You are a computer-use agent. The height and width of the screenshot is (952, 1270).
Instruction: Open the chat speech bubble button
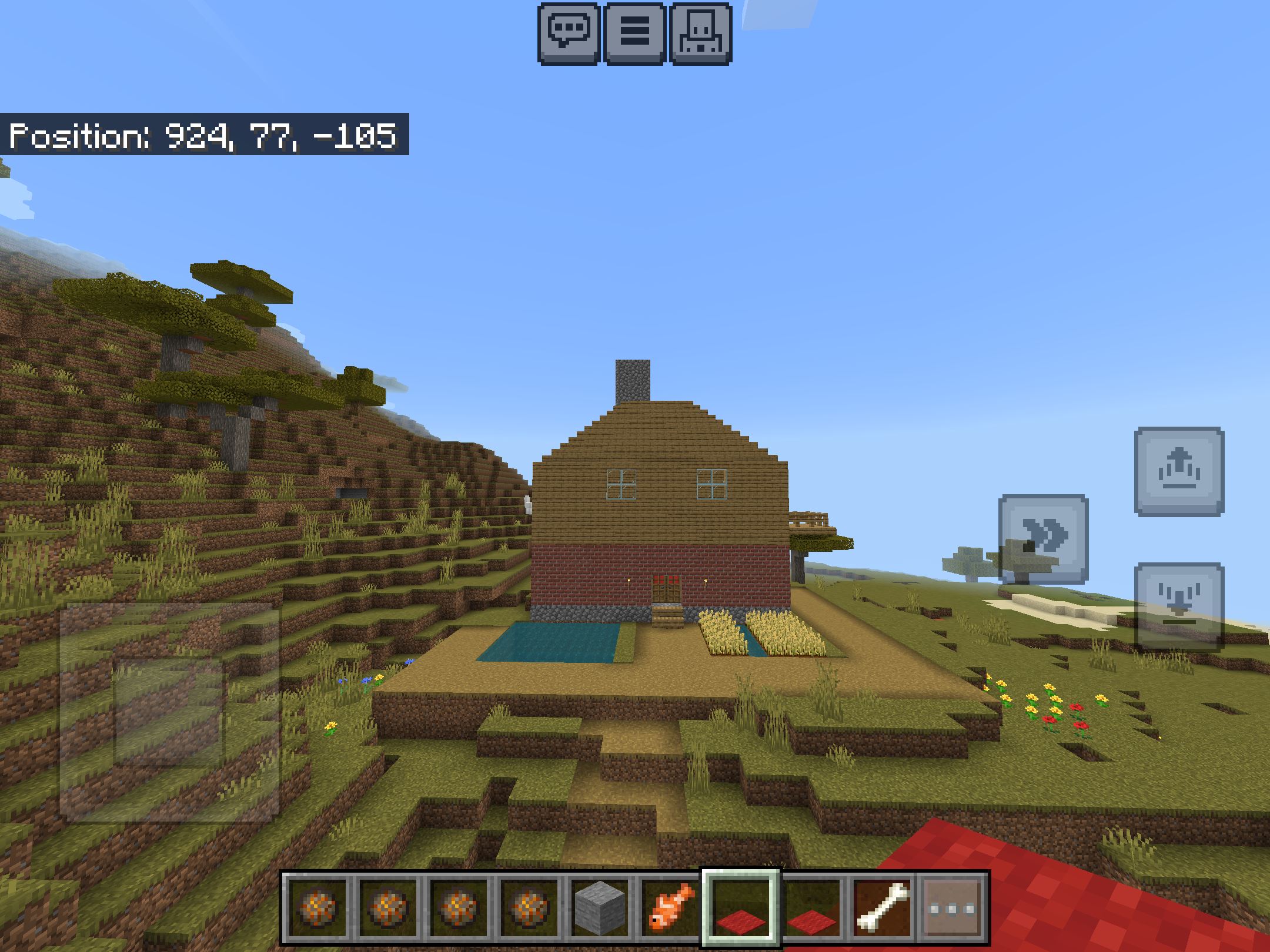tap(569, 33)
